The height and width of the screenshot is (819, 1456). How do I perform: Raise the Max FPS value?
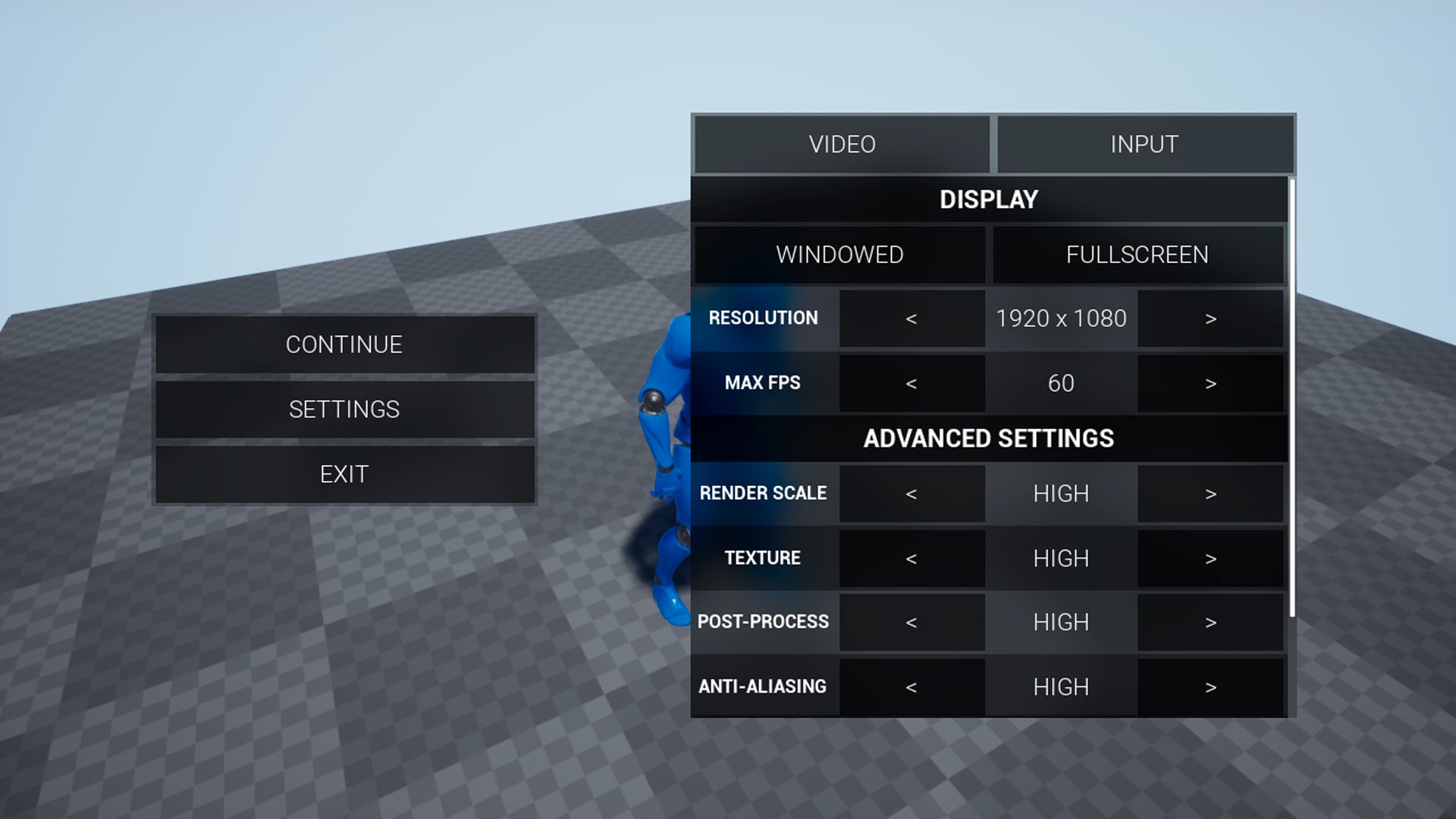pos(1210,383)
